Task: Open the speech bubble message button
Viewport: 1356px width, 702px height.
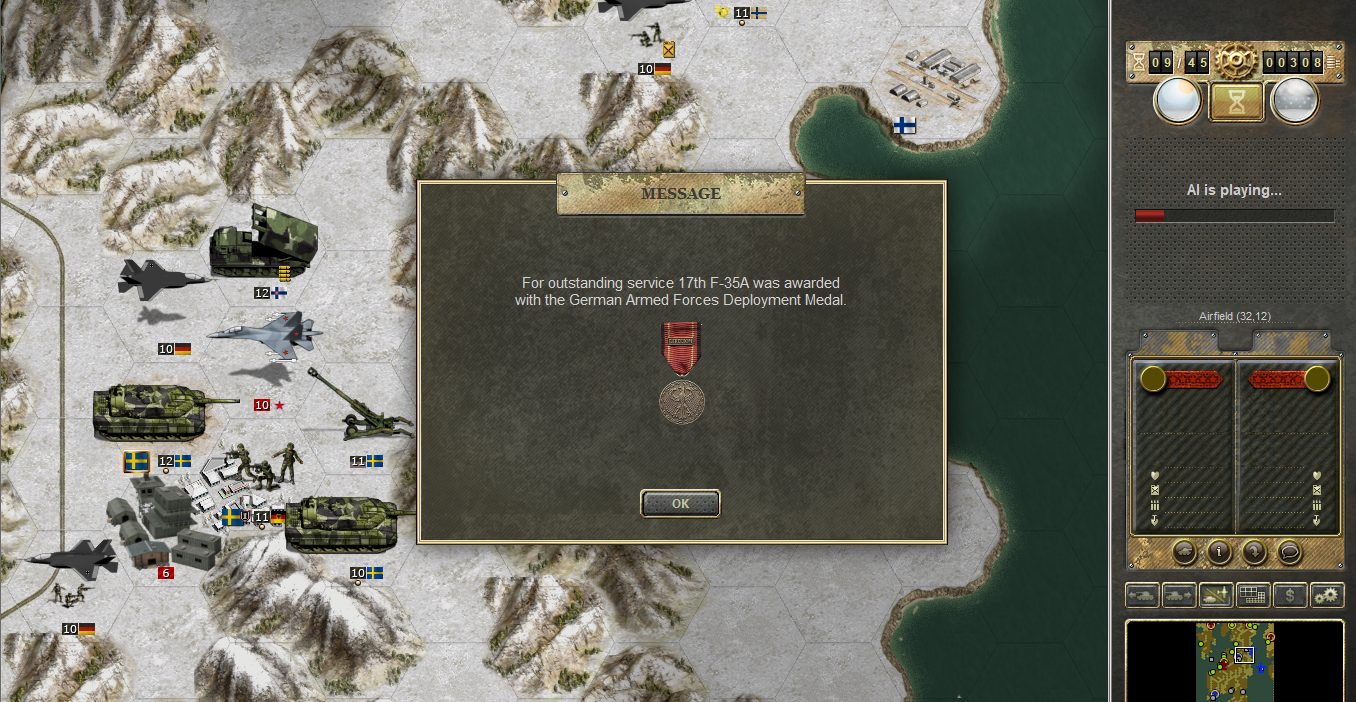Action: click(x=1289, y=550)
